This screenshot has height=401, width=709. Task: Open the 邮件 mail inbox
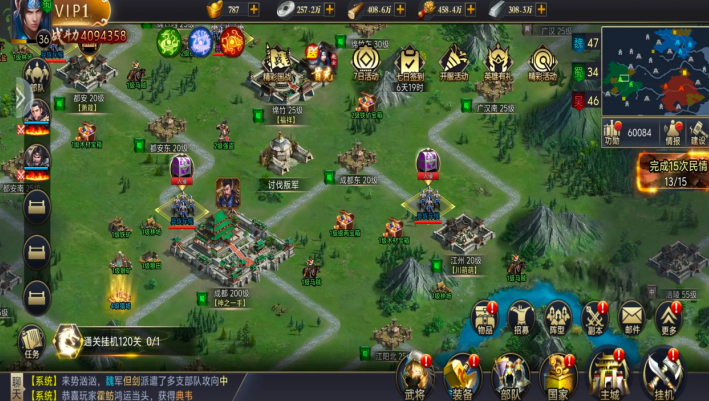pyautogui.click(x=632, y=318)
